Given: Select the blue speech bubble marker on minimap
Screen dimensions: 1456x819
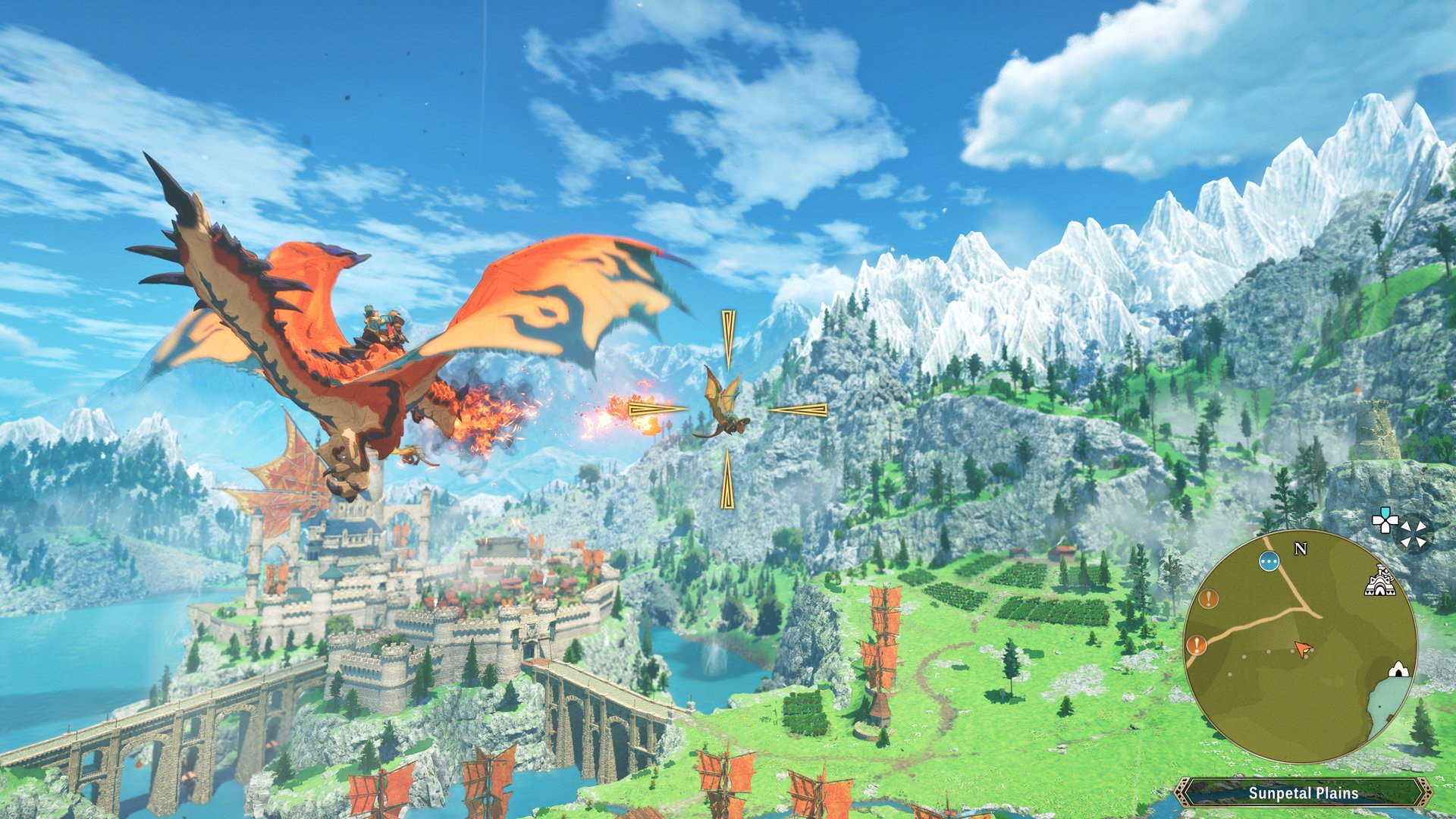Looking at the screenshot, I should point(1268,560).
